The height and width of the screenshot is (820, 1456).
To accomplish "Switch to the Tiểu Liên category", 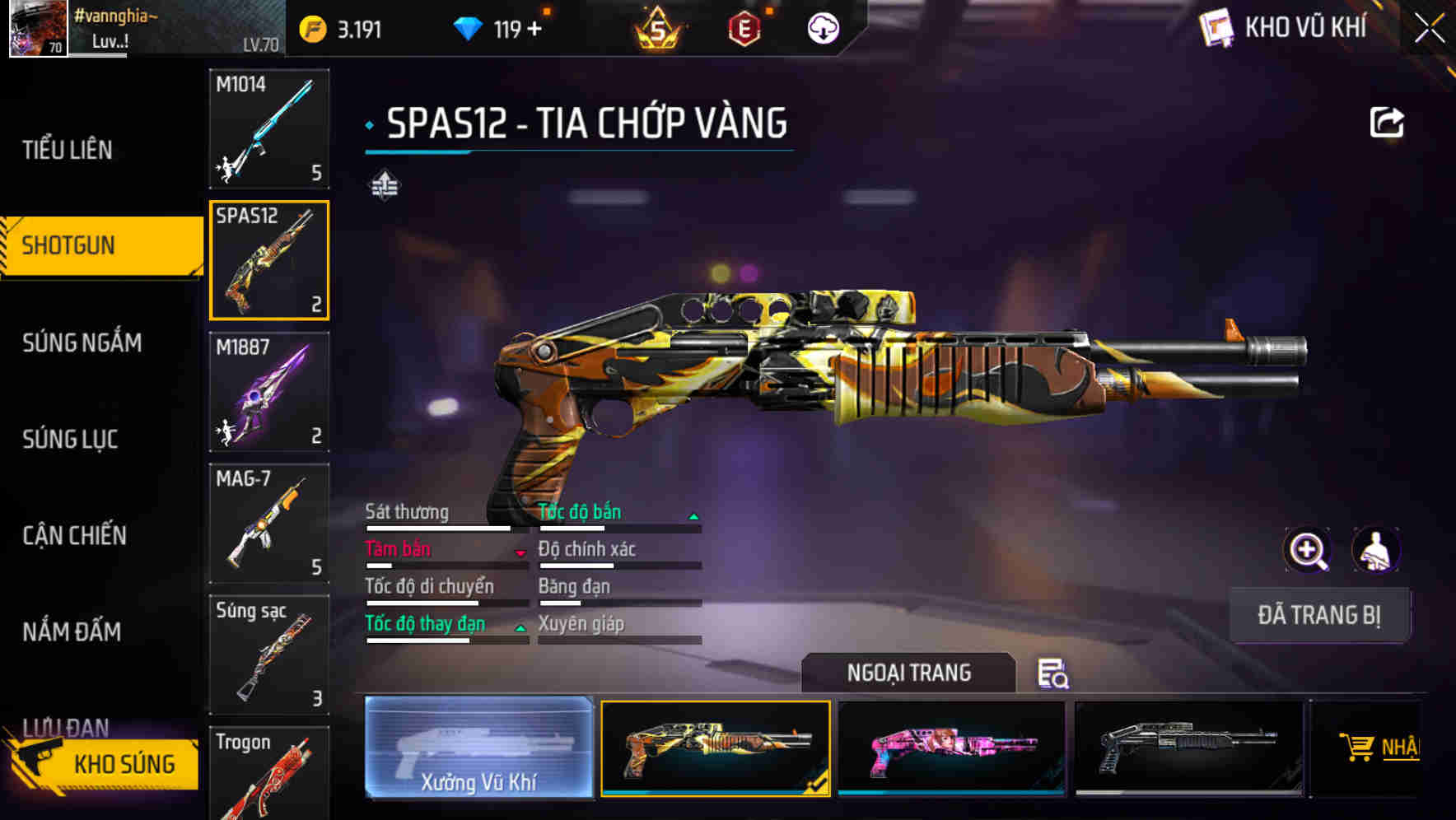I will [68, 150].
